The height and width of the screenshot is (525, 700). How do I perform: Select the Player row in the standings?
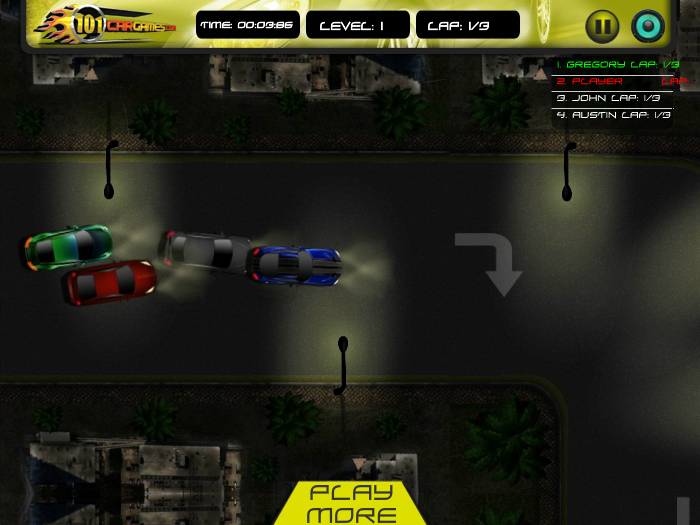point(619,81)
